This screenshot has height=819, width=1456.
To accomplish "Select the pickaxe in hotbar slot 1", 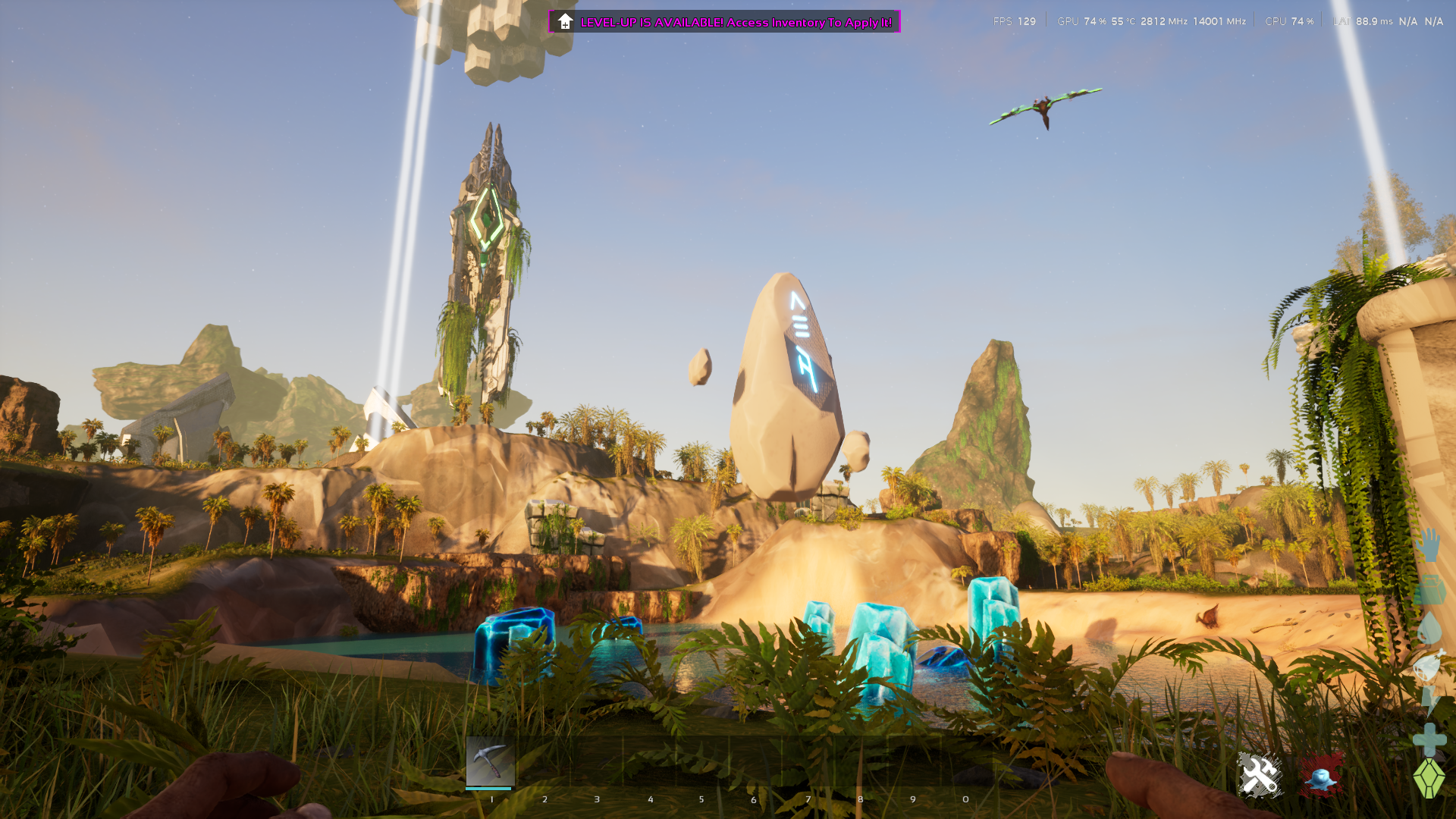I will (490, 761).
